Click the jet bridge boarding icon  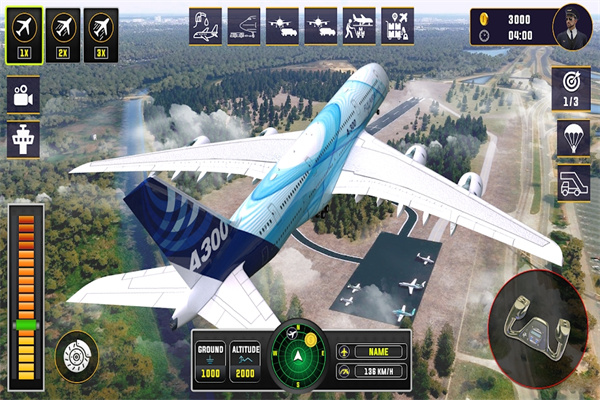(243, 25)
